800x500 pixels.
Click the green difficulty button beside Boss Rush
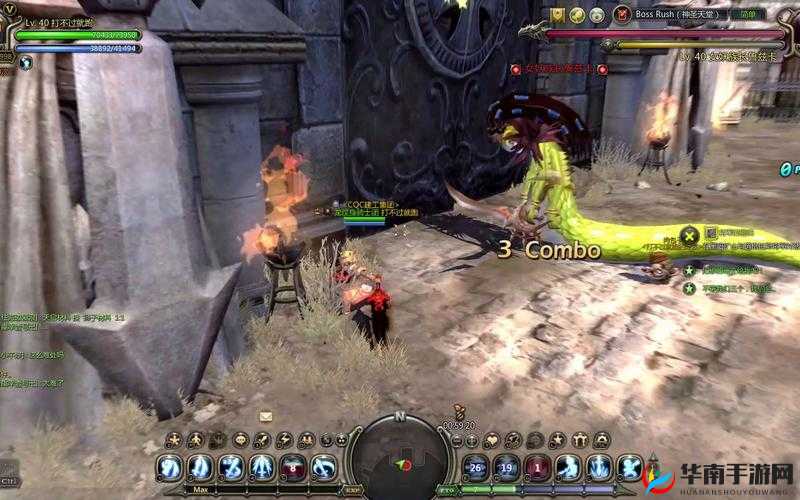748,14
